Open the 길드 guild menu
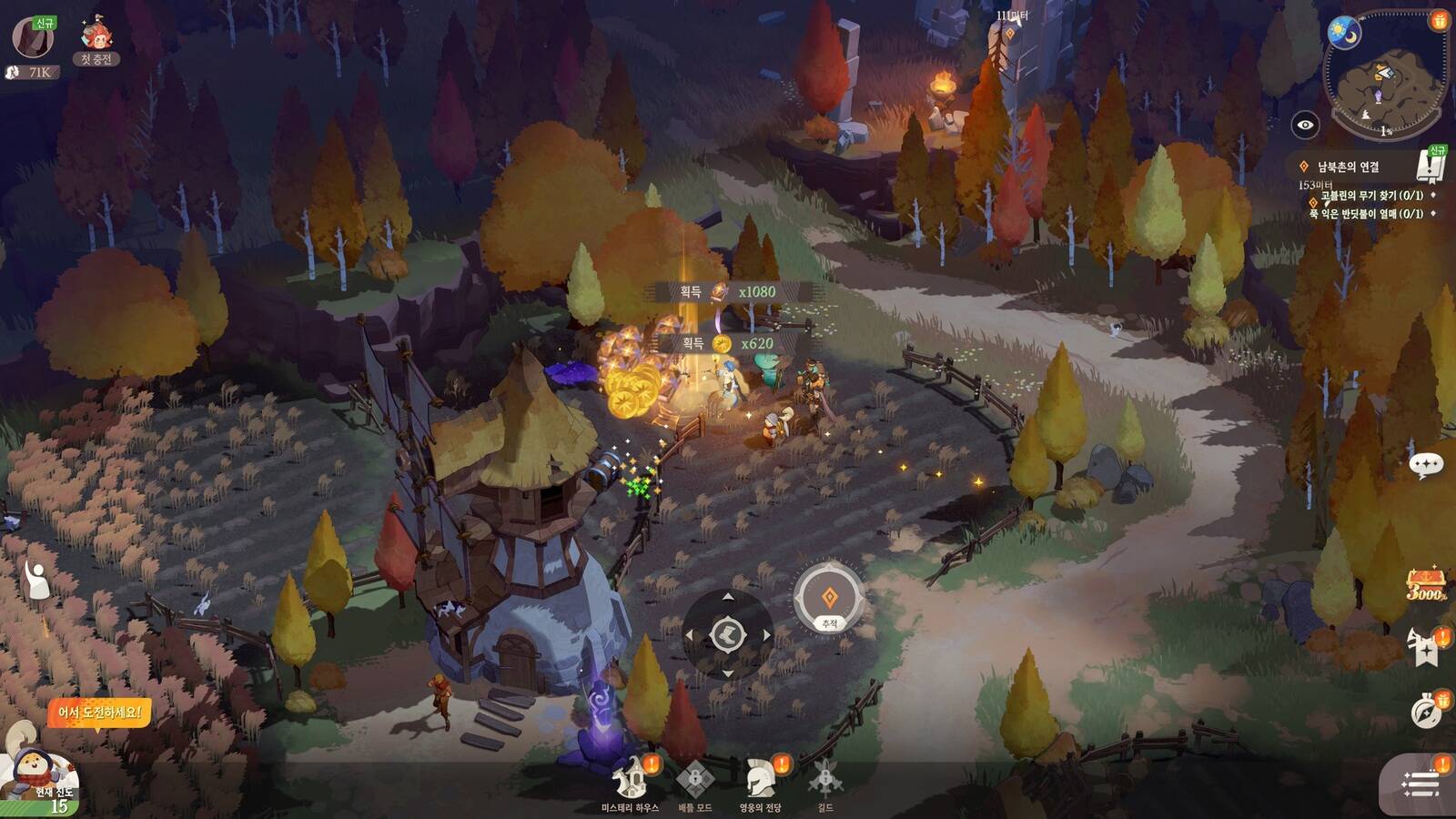The image size is (1456, 819). [824, 784]
